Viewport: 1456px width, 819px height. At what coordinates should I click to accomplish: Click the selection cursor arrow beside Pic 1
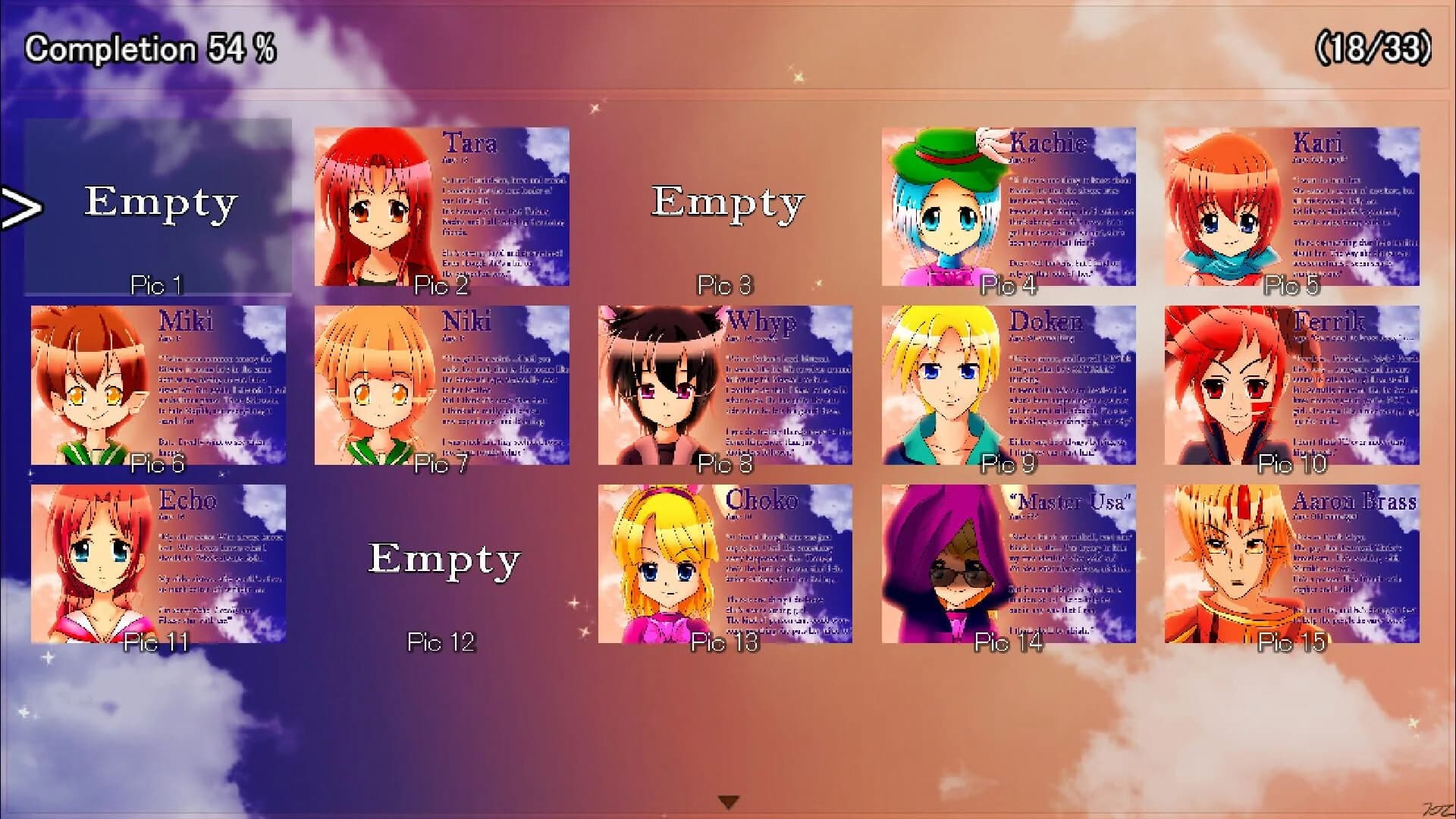coord(19,206)
